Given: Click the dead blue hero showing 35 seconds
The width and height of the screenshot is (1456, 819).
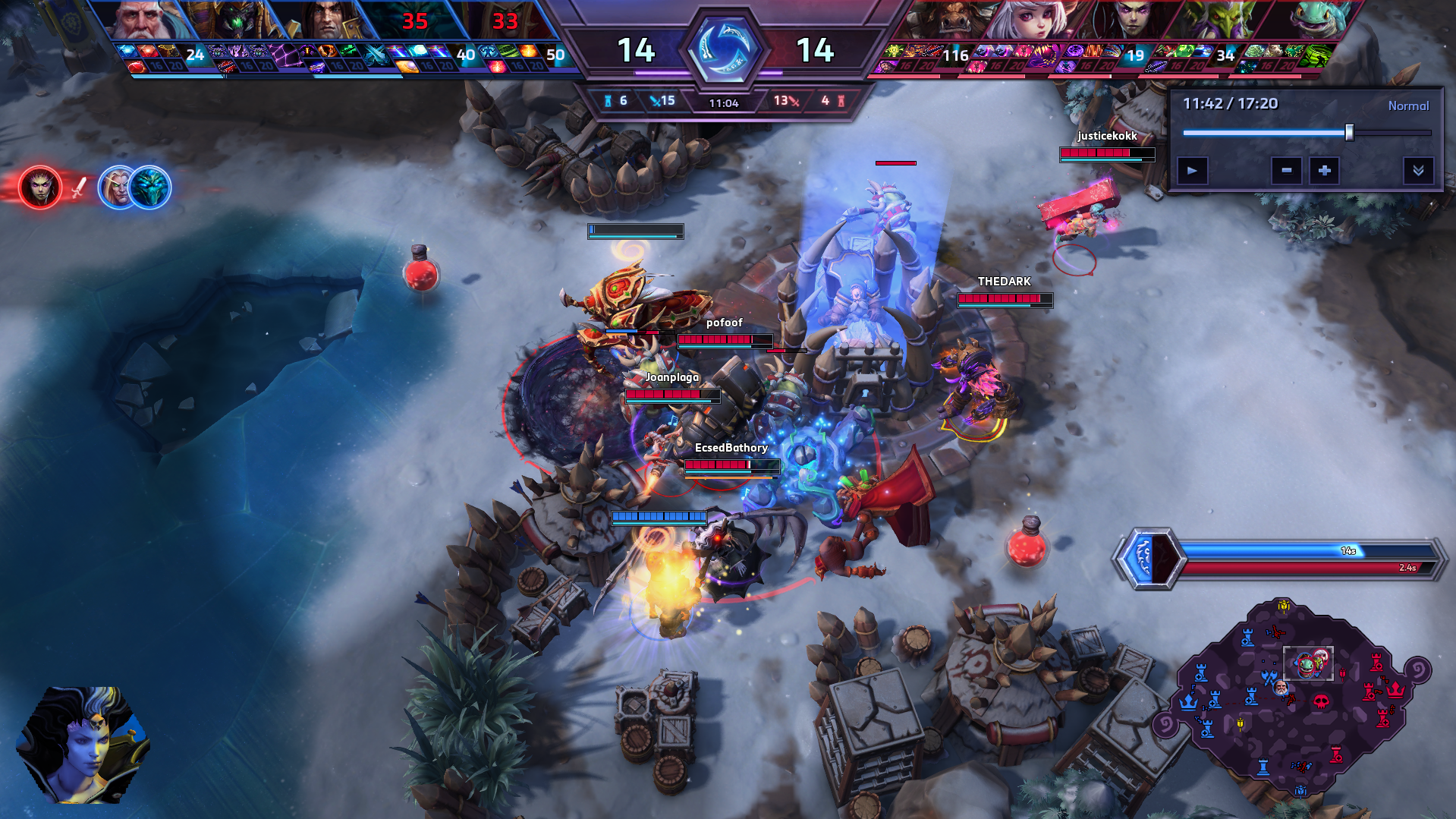Looking at the screenshot, I should [415, 20].
